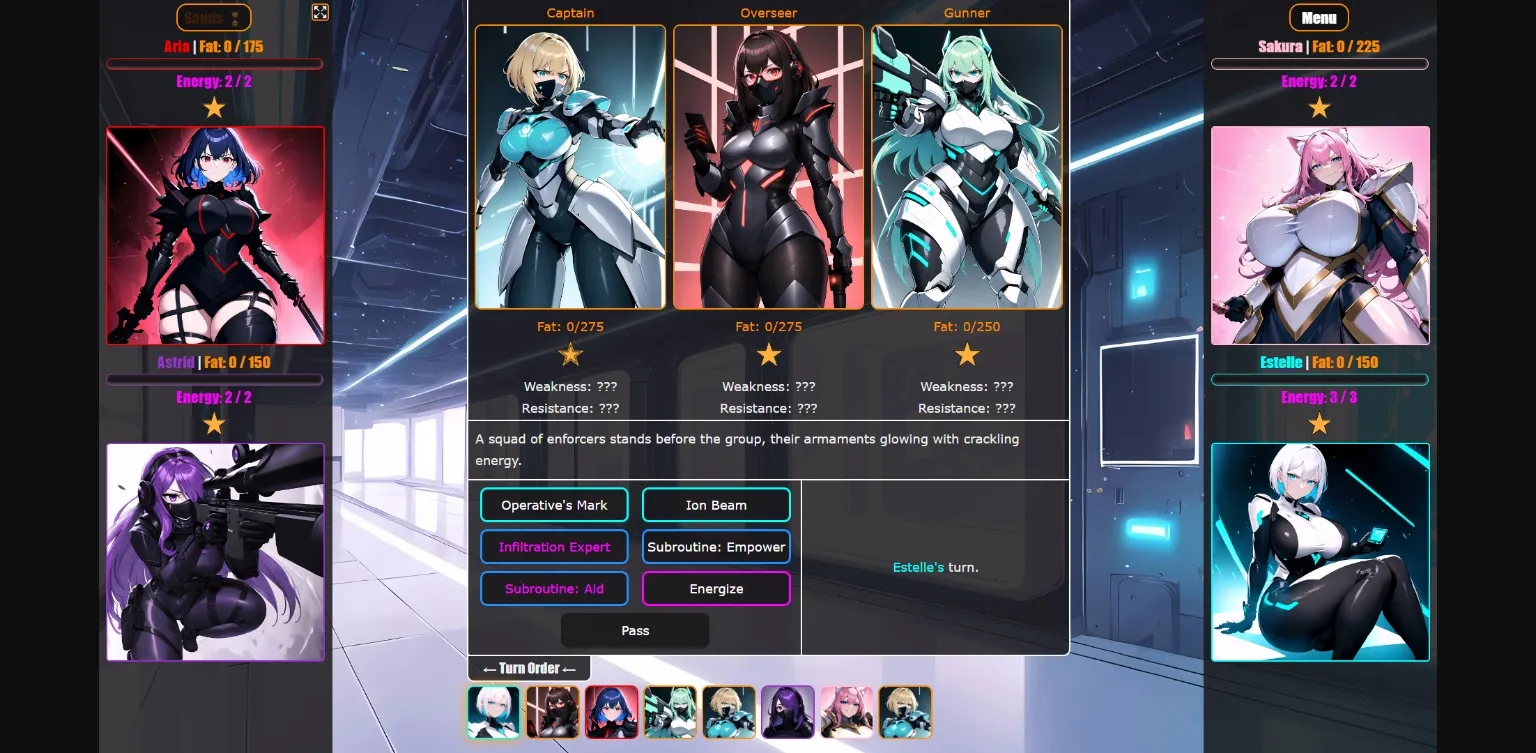1536x753 pixels.
Task: Click the hourglass icon on the Sands button
Action: pos(237,16)
